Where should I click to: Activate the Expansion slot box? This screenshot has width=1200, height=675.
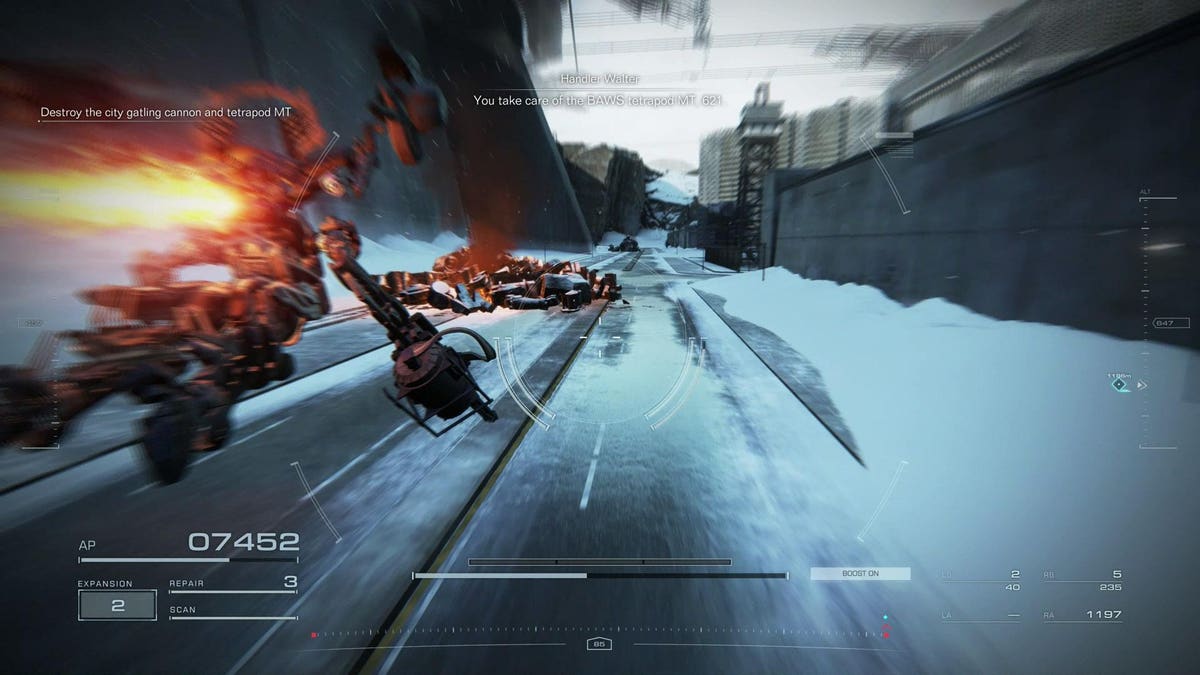tap(117, 605)
